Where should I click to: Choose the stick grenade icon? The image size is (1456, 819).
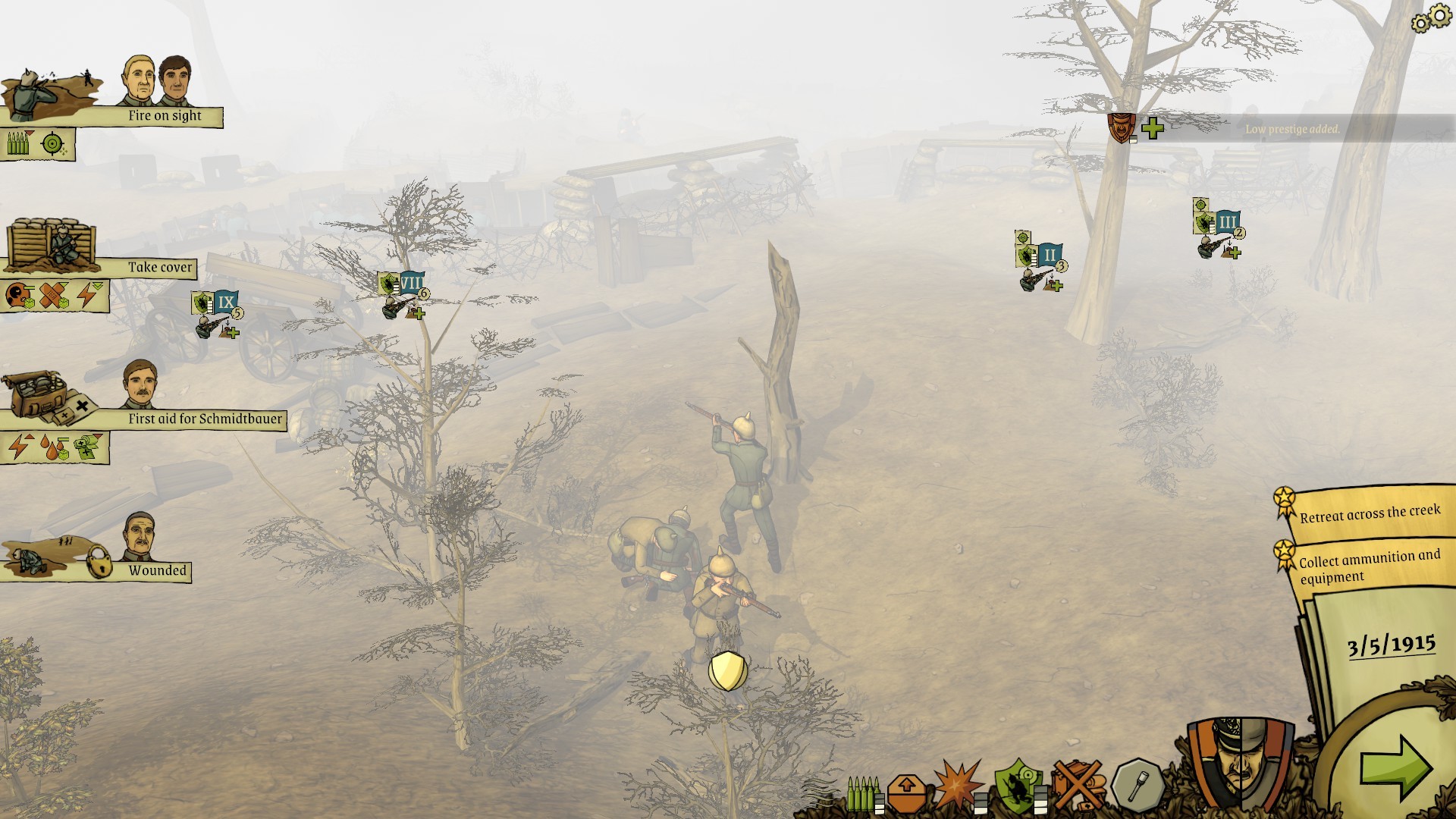1137,786
